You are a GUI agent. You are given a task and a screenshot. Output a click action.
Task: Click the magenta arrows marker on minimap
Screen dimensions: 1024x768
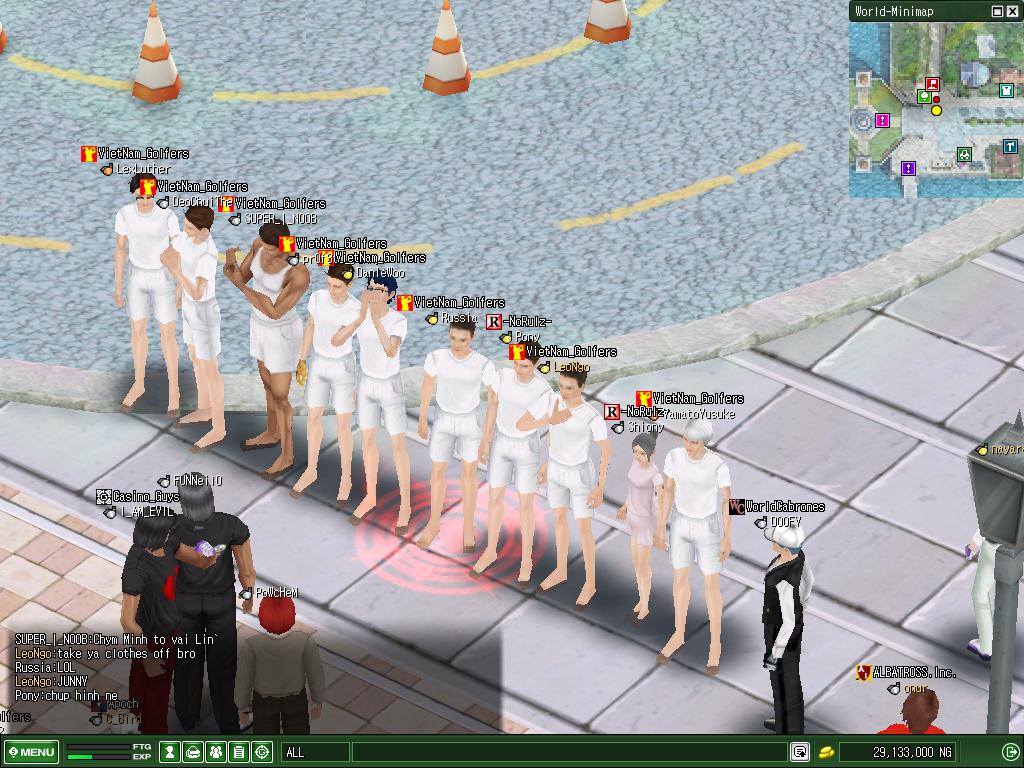pos(882,120)
